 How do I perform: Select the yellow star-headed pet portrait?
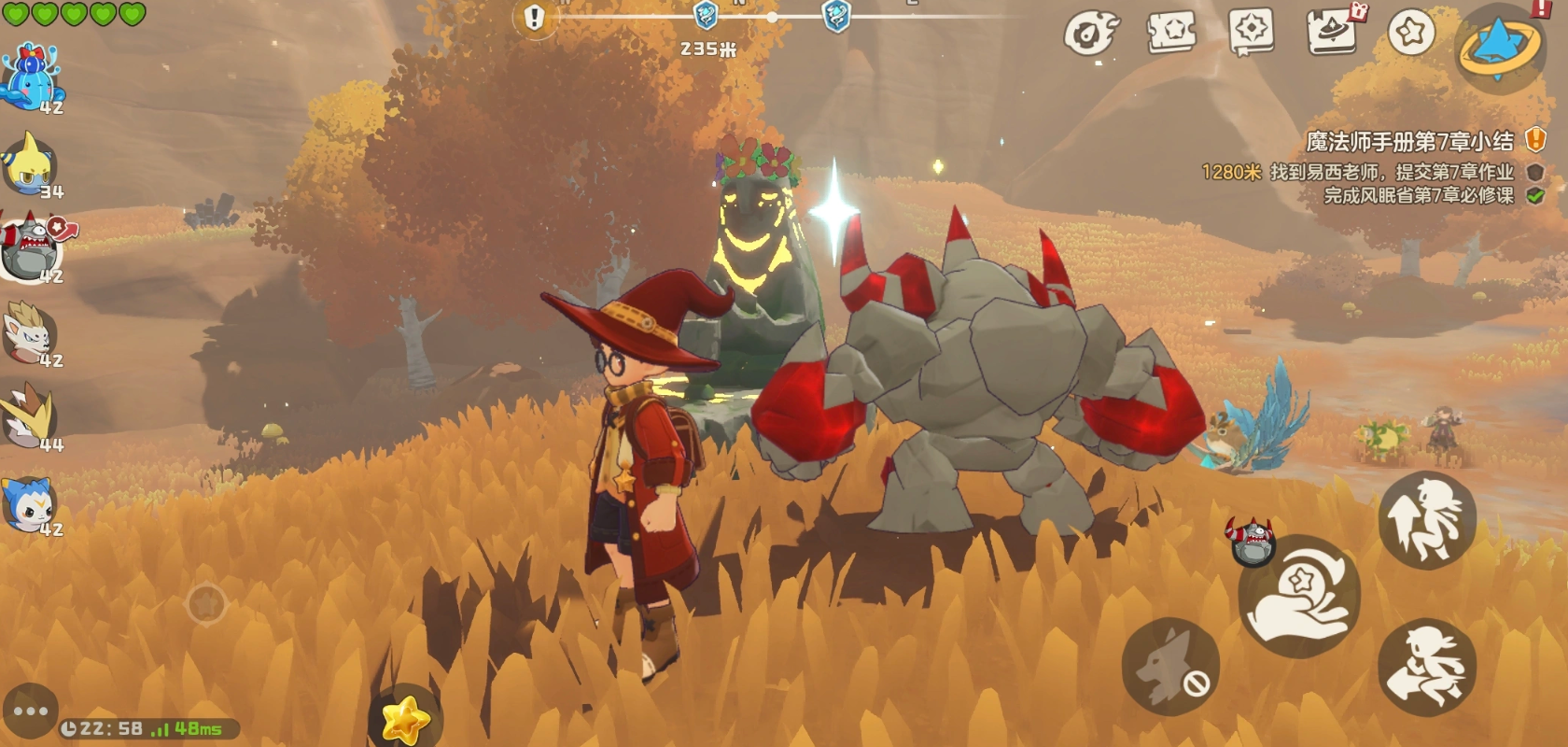click(32, 164)
